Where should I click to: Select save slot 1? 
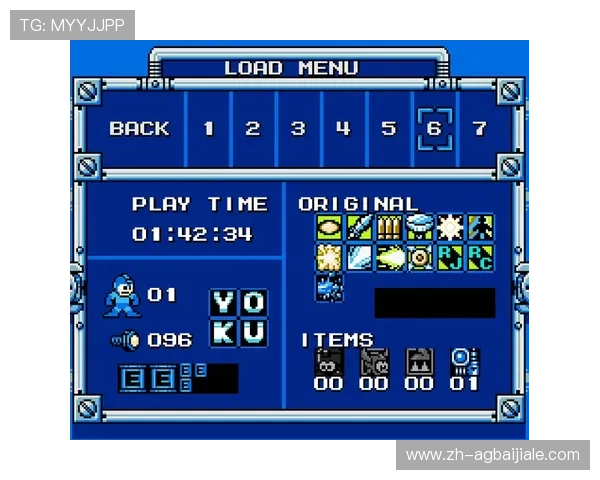(208, 128)
